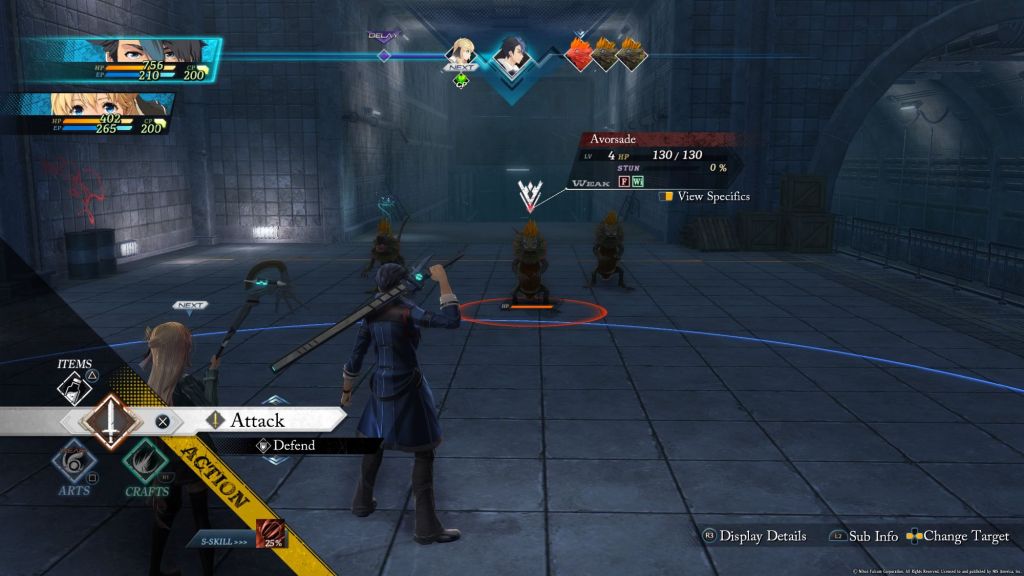
Task: Select the dark-haired swordsman party panel
Action: [x=120, y=62]
